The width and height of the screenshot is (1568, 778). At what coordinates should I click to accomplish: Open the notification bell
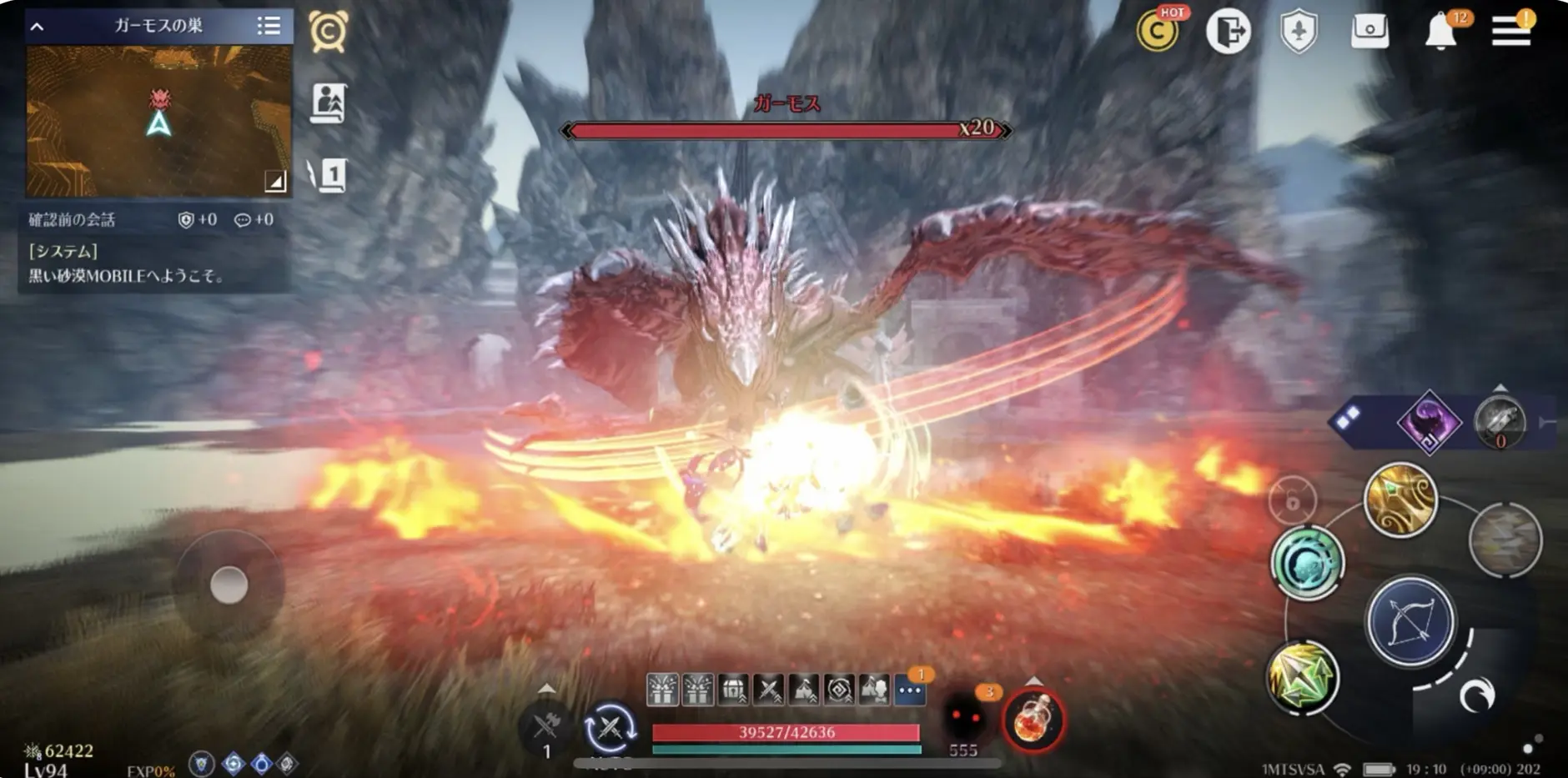(x=1440, y=32)
